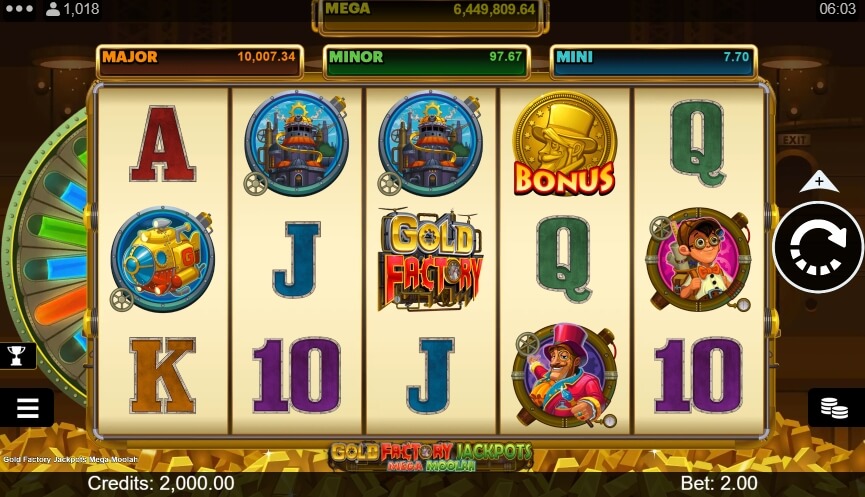Expand options with the plus arrow above spin
The height and width of the screenshot is (497, 865).
(819, 181)
